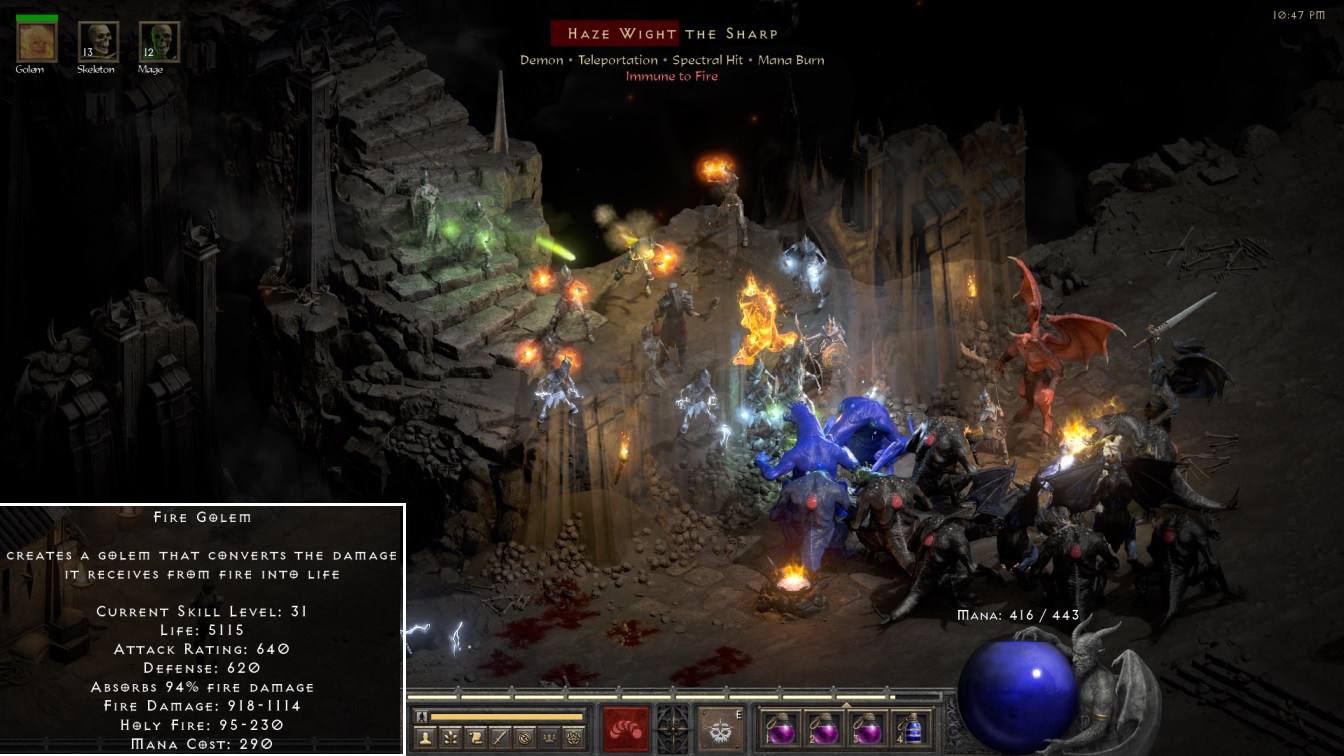Select the Skeleton minion portrait

tap(98, 41)
